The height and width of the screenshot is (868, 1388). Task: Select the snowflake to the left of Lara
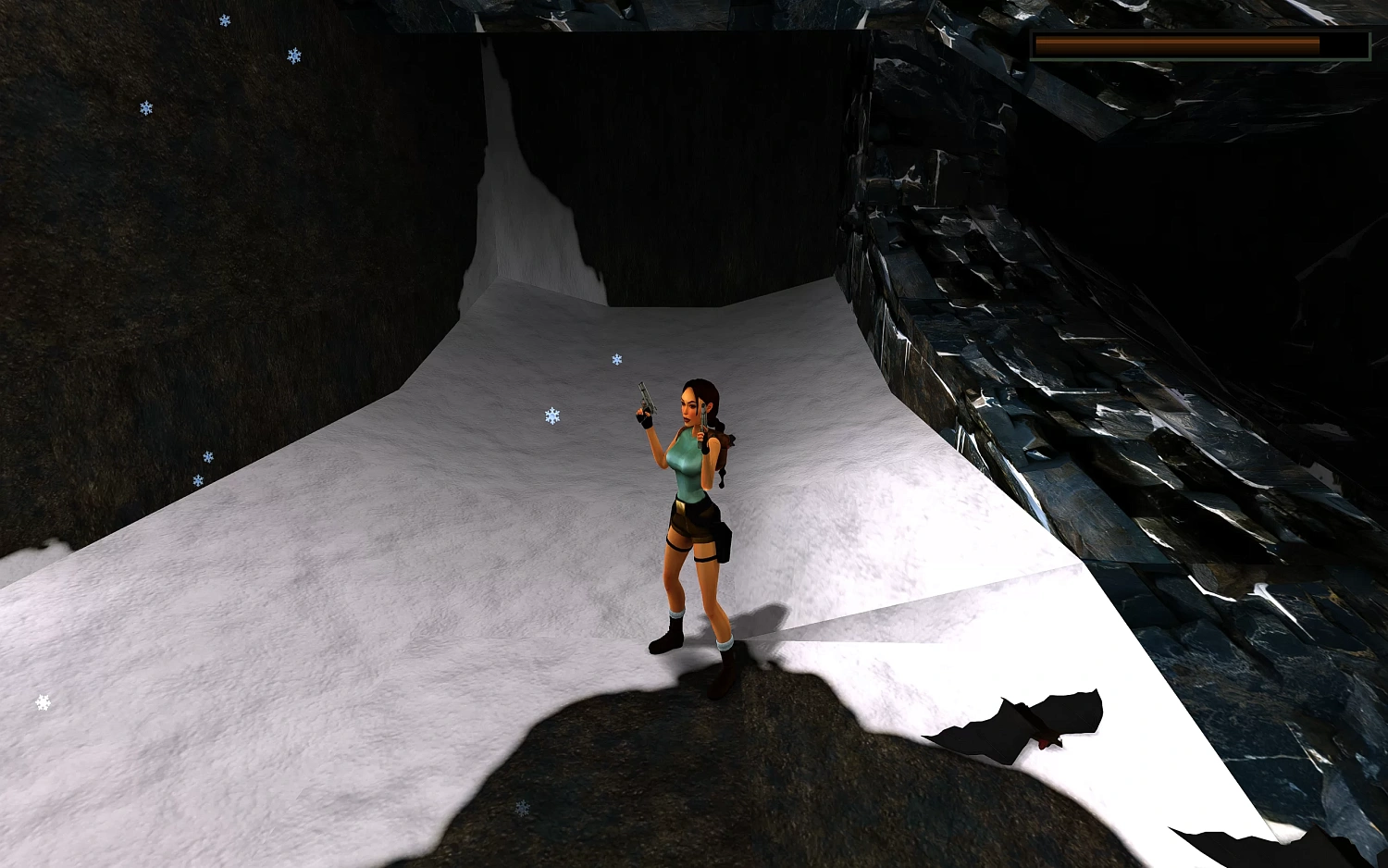pyautogui.click(x=551, y=415)
